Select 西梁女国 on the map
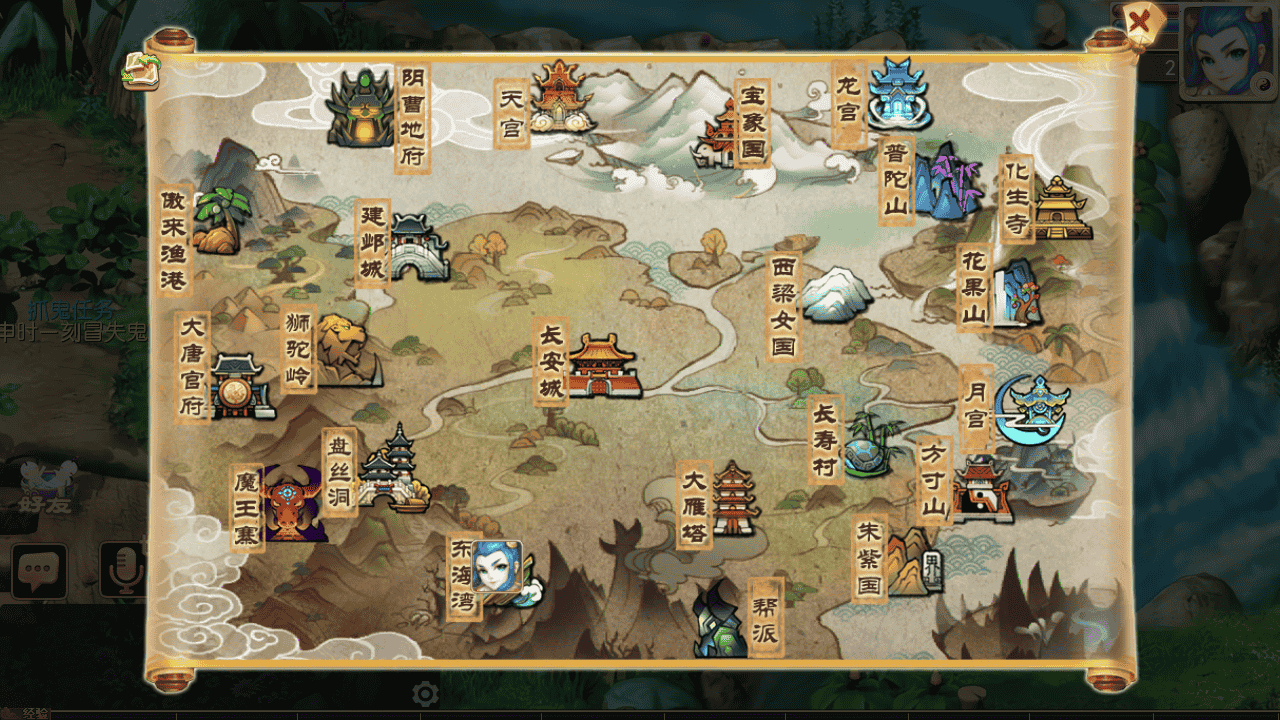This screenshot has height=720, width=1280. 837,294
